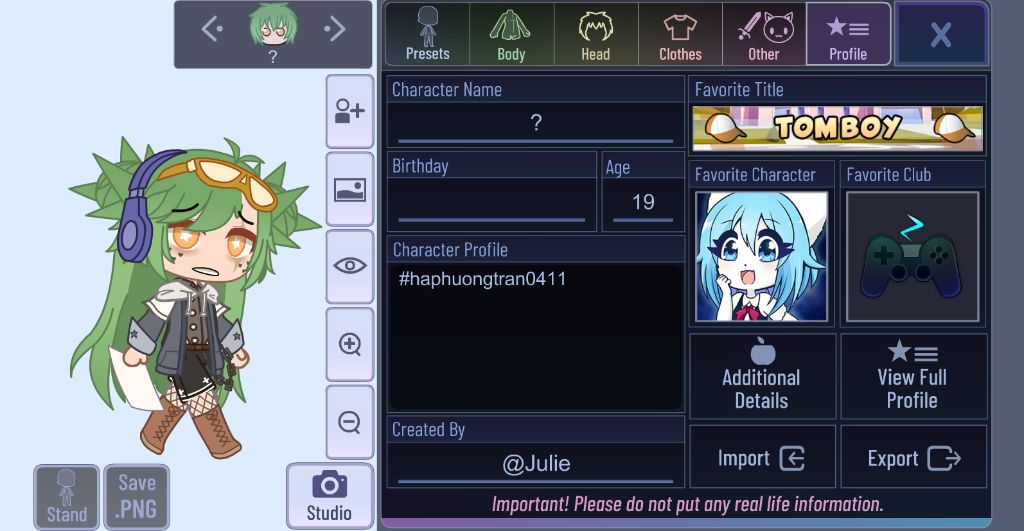Switch to the Other tab
Image resolution: width=1024 pixels, height=531 pixels.
(764, 34)
